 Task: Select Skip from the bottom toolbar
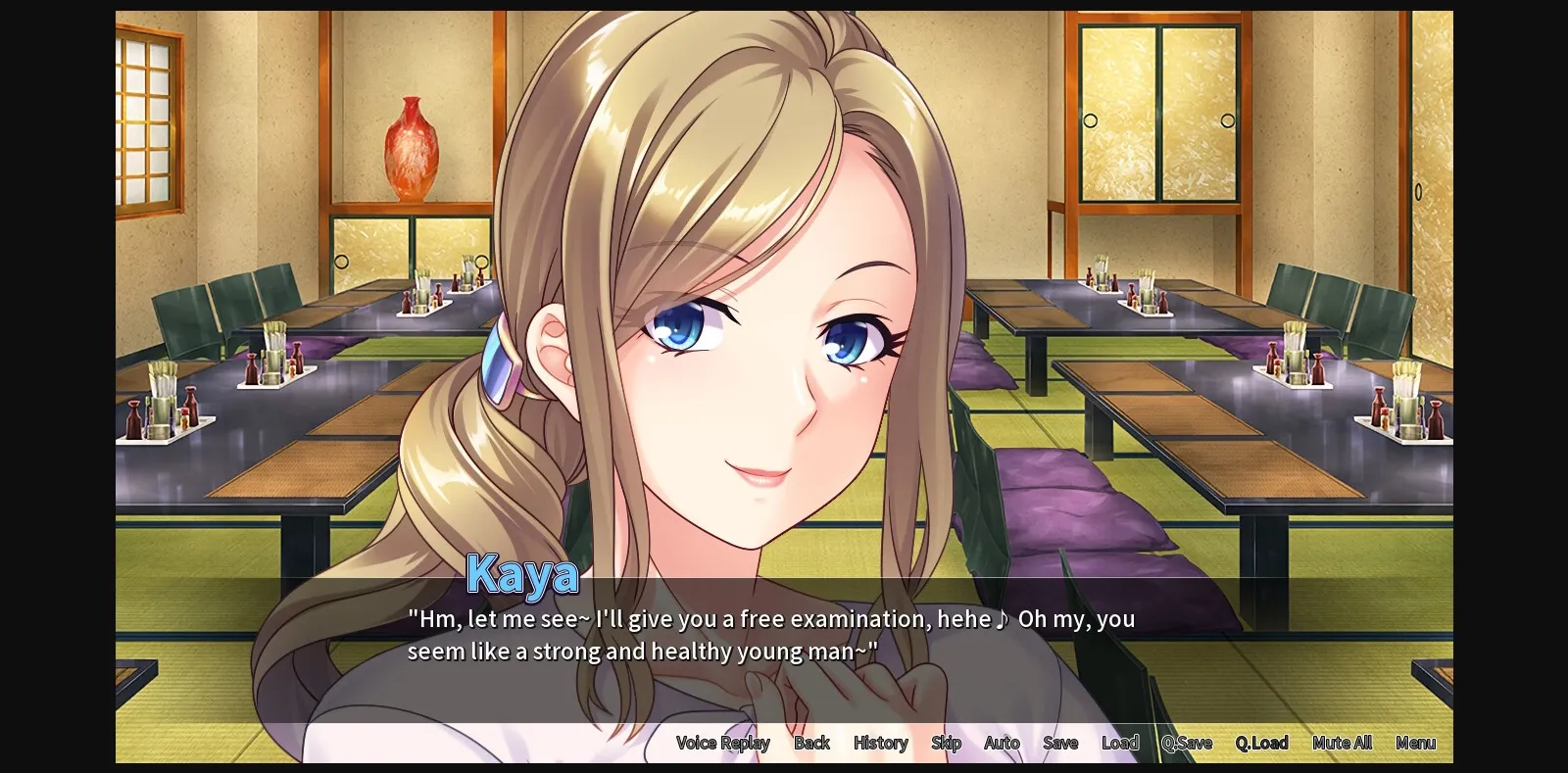(x=946, y=743)
